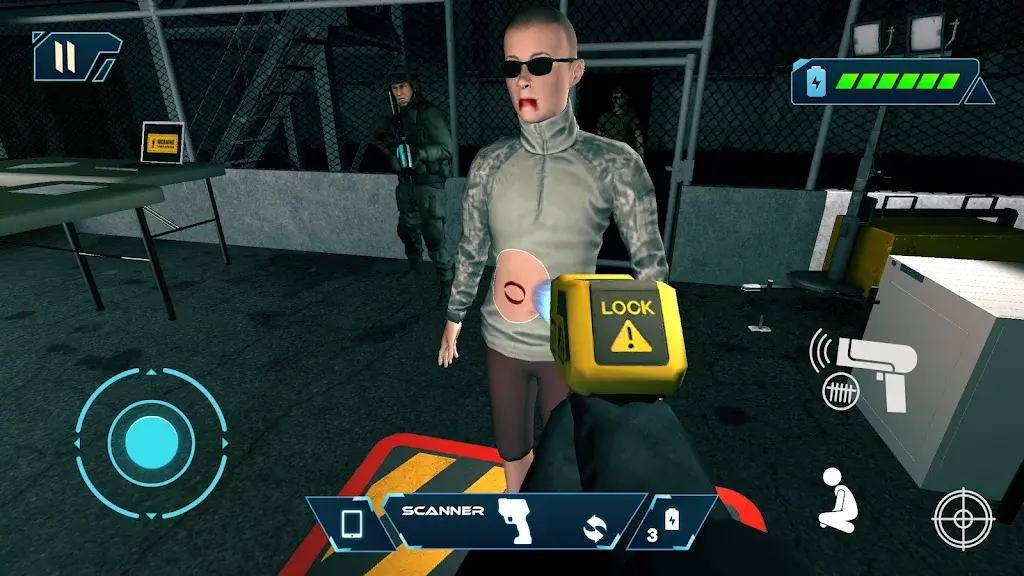
Task: Pause the game
Action: [x=66, y=55]
